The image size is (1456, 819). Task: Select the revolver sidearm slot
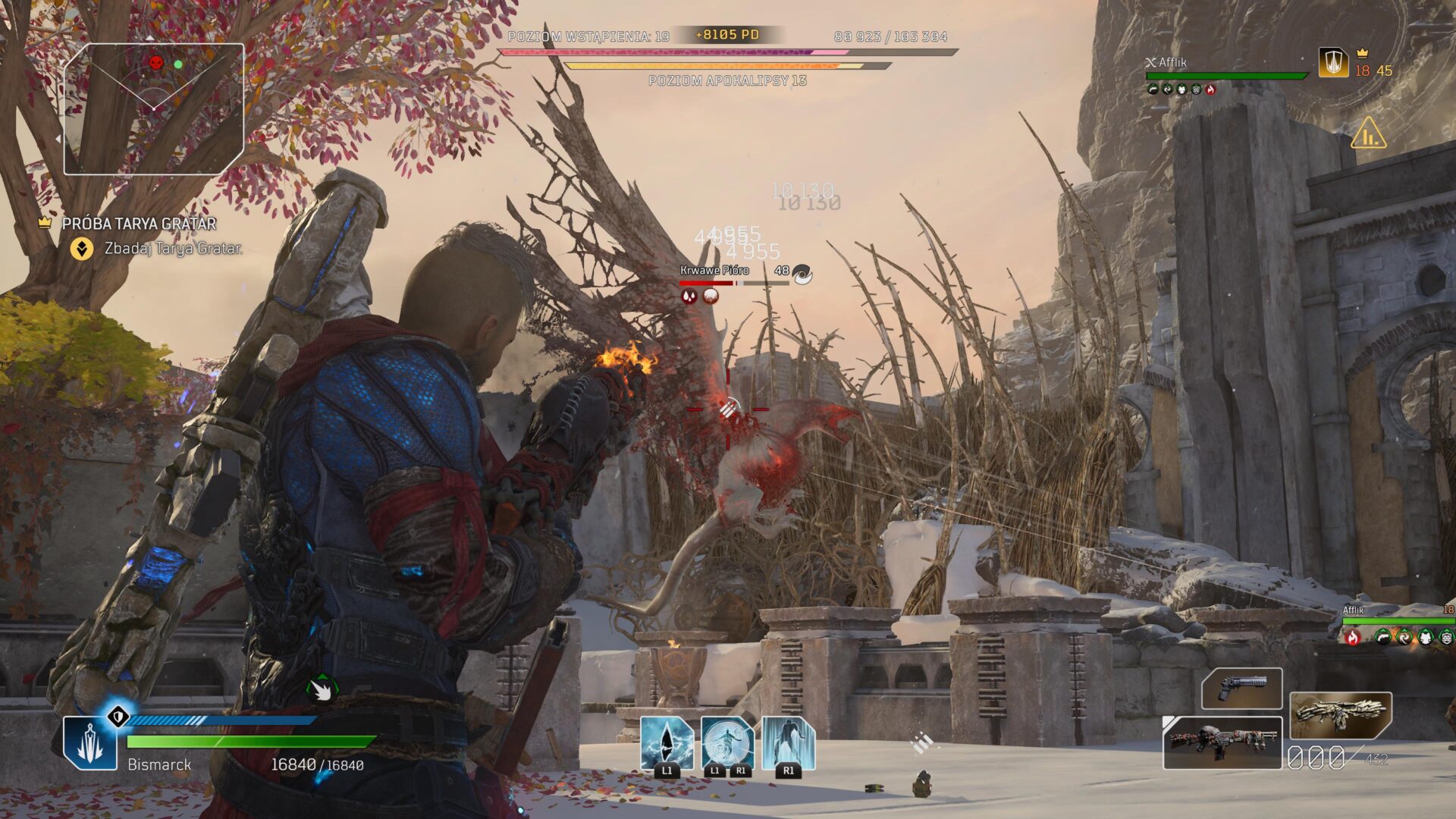click(1241, 689)
